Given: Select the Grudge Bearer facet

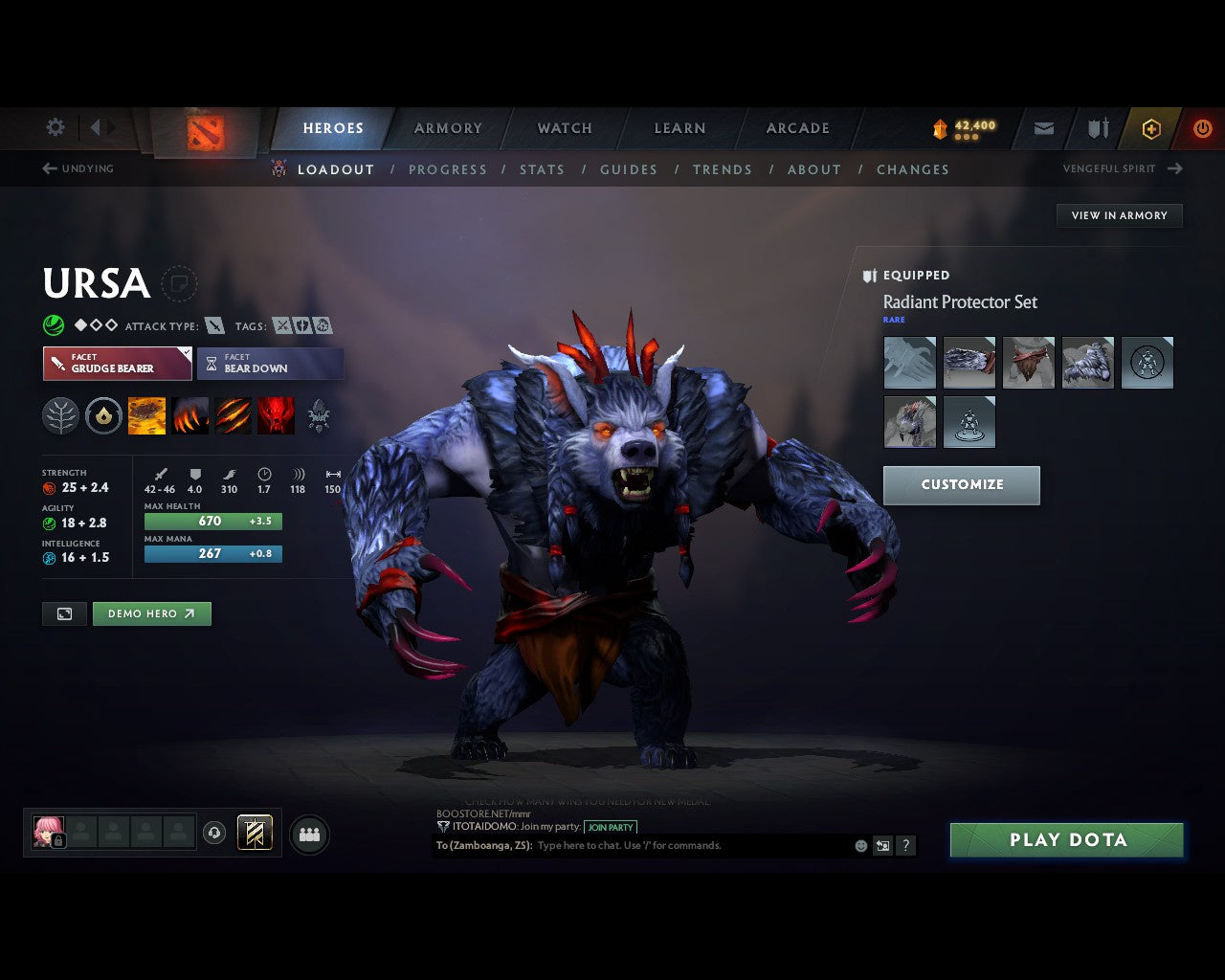Looking at the screenshot, I should click(117, 364).
